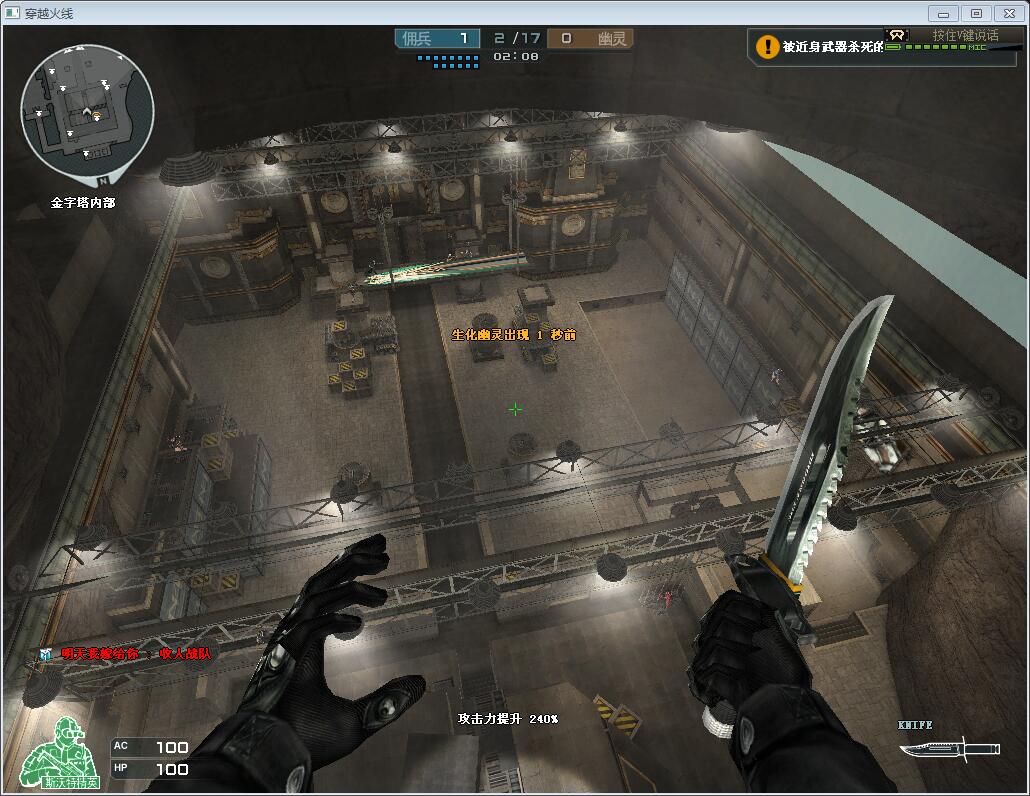Close the game window

click(1009, 13)
